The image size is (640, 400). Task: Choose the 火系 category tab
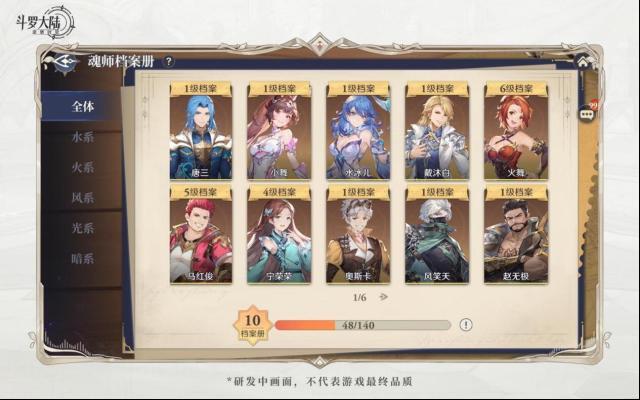point(83,167)
